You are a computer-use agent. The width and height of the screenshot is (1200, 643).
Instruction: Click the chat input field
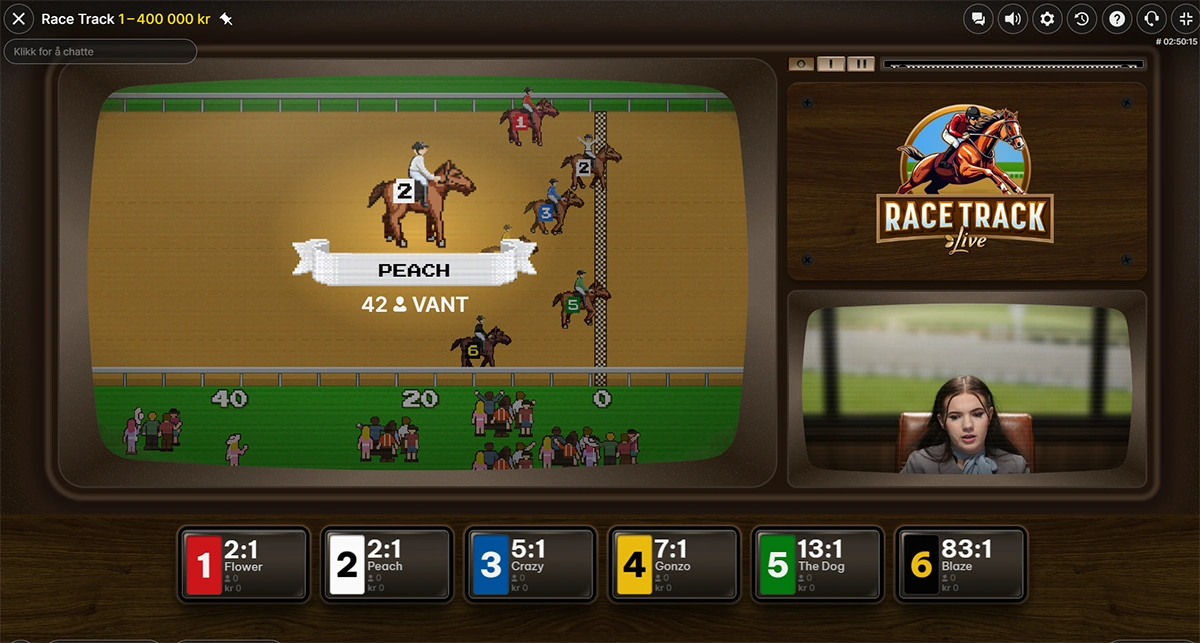pos(100,51)
